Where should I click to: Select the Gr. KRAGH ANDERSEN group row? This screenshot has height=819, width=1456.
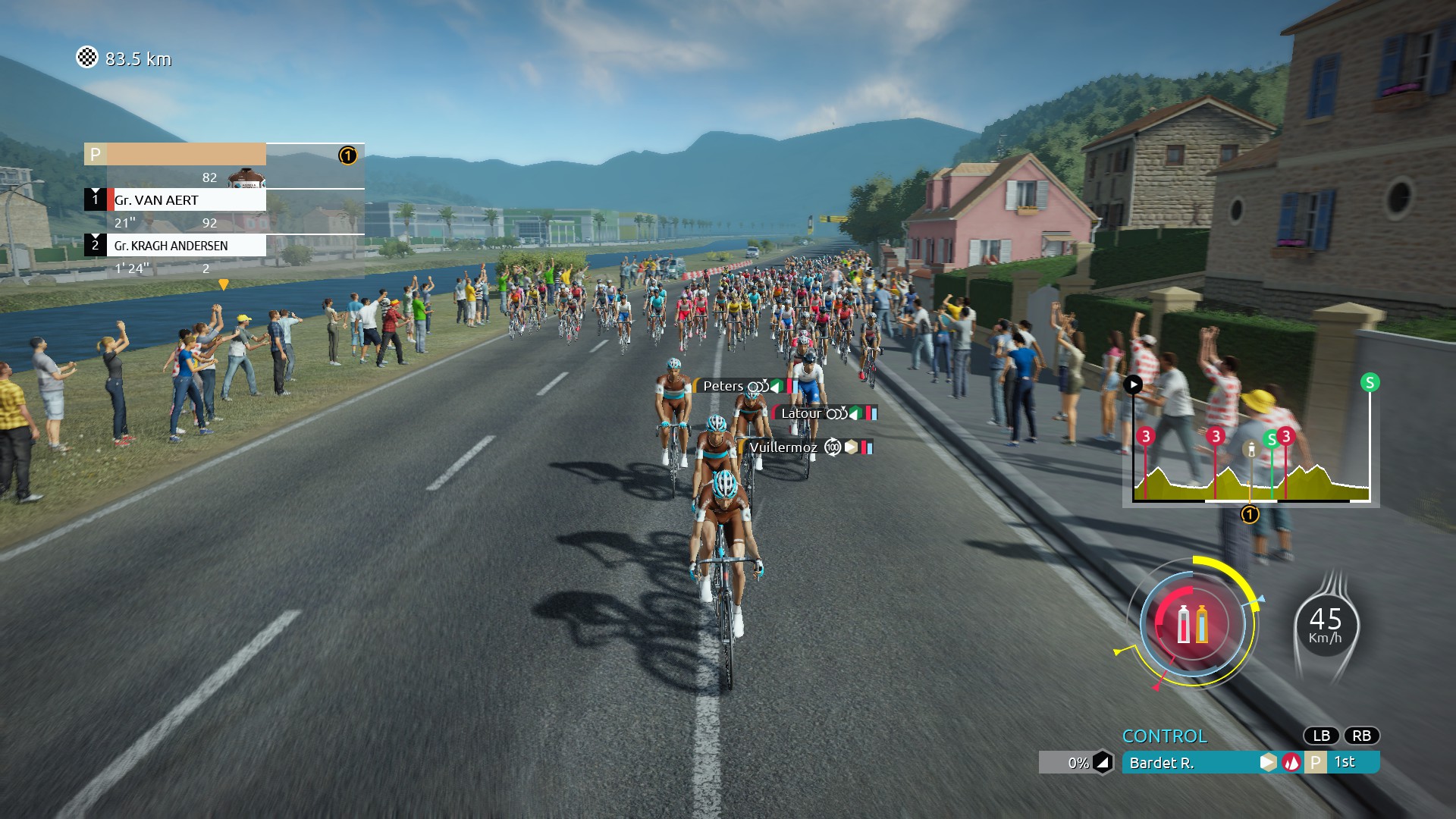[x=186, y=246]
